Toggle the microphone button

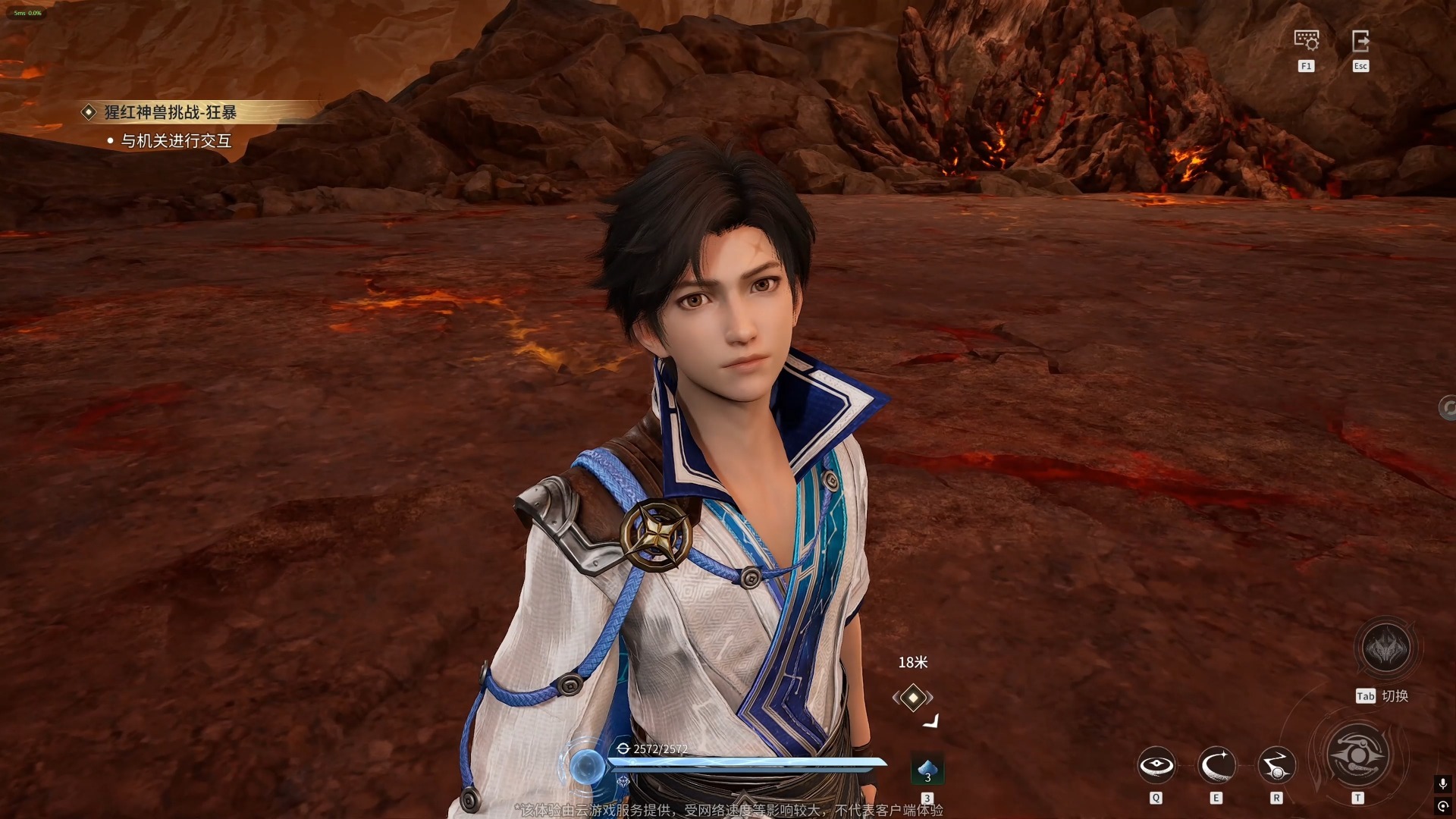pos(1442,783)
